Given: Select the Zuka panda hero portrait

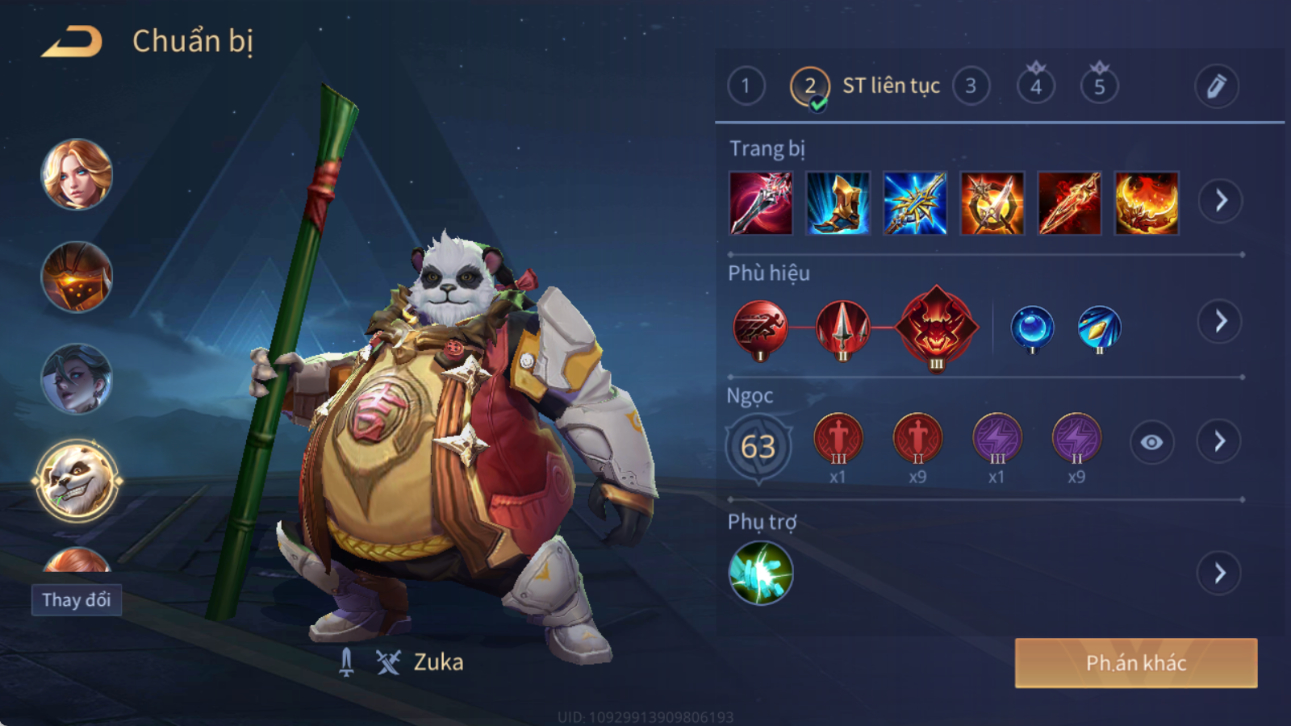Looking at the screenshot, I should [77, 481].
